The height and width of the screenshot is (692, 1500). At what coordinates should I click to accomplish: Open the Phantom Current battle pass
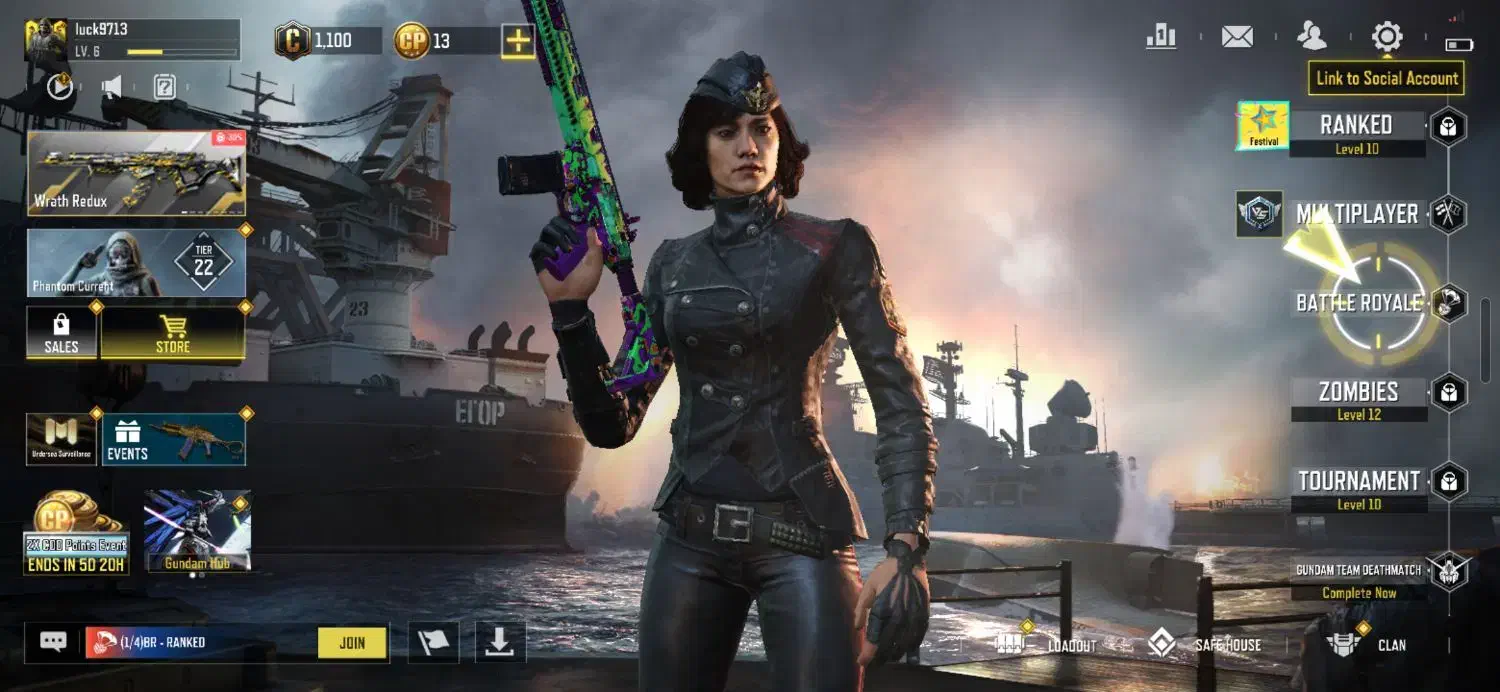pyautogui.click(x=136, y=263)
